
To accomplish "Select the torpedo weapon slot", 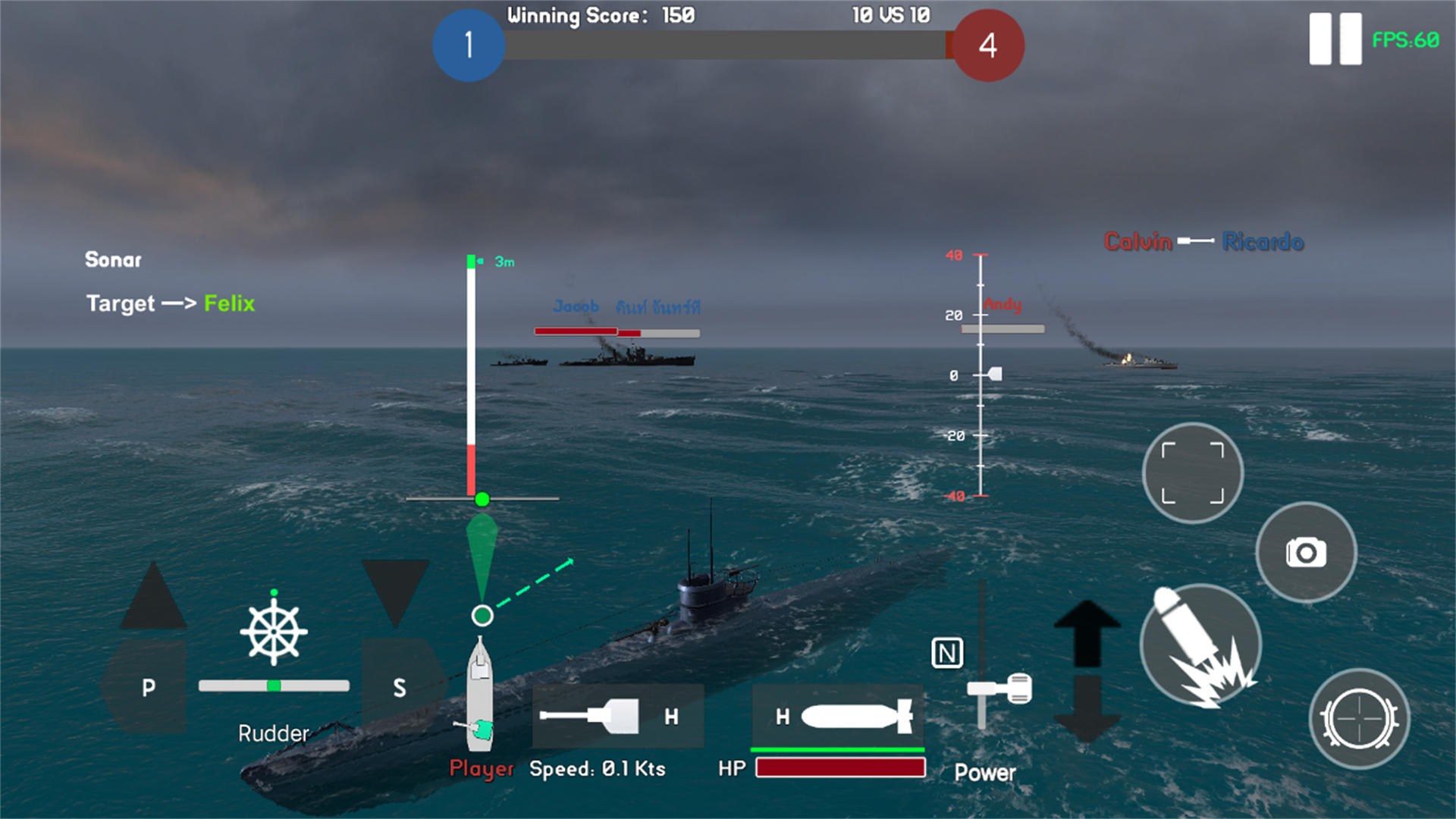I will pos(838,716).
